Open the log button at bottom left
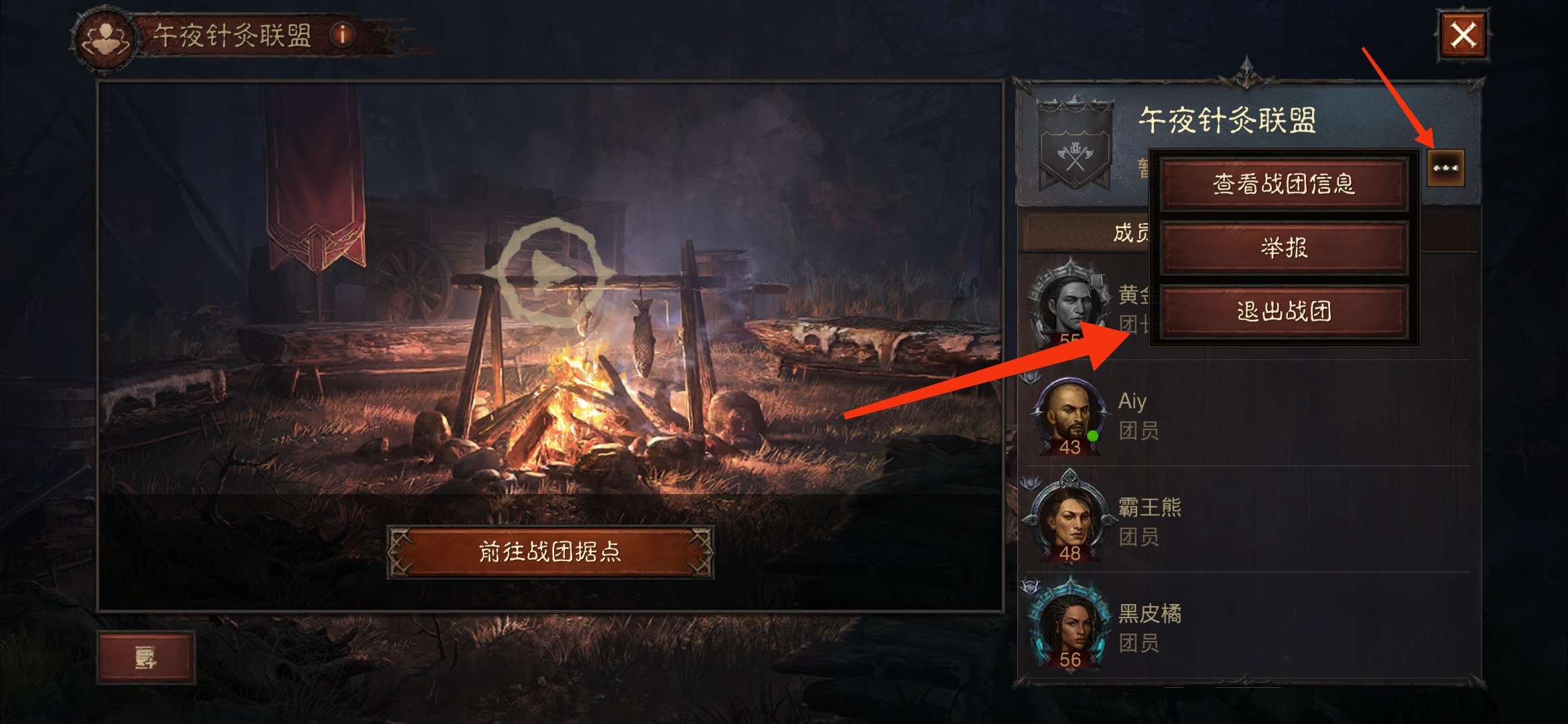The image size is (1568, 724). coord(146,658)
